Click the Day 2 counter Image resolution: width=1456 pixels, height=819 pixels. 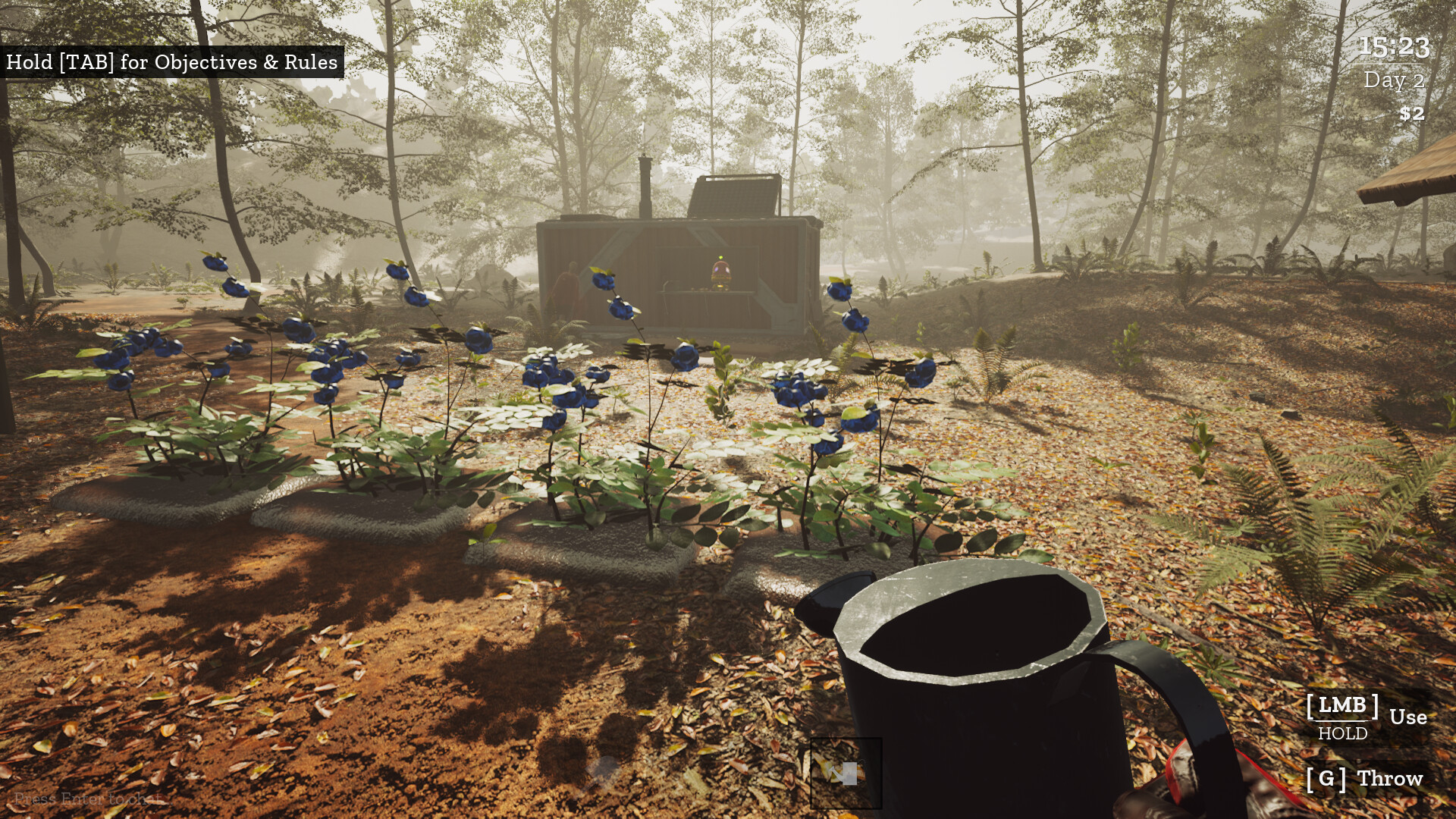click(x=1395, y=78)
